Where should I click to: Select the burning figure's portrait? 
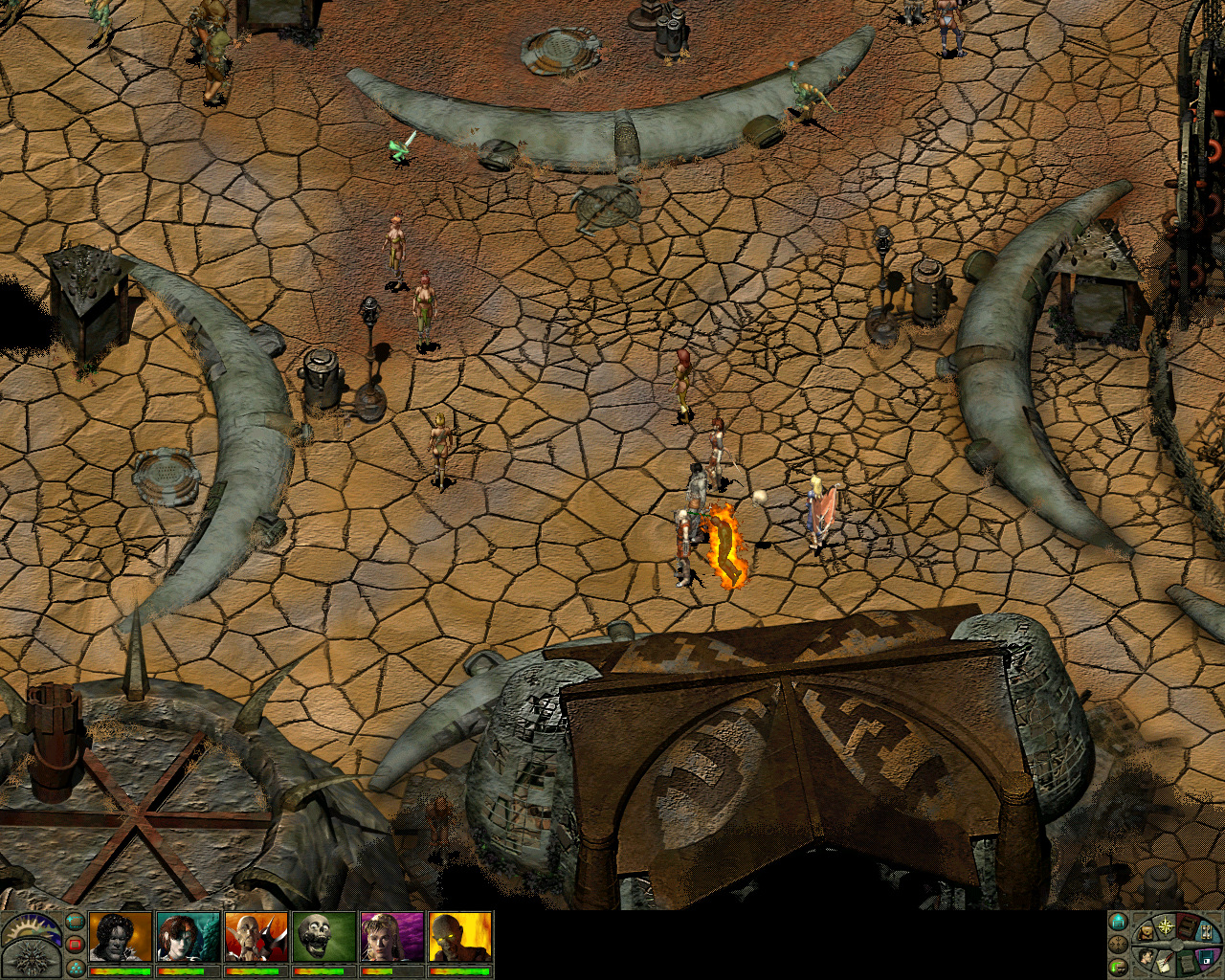pos(460,936)
